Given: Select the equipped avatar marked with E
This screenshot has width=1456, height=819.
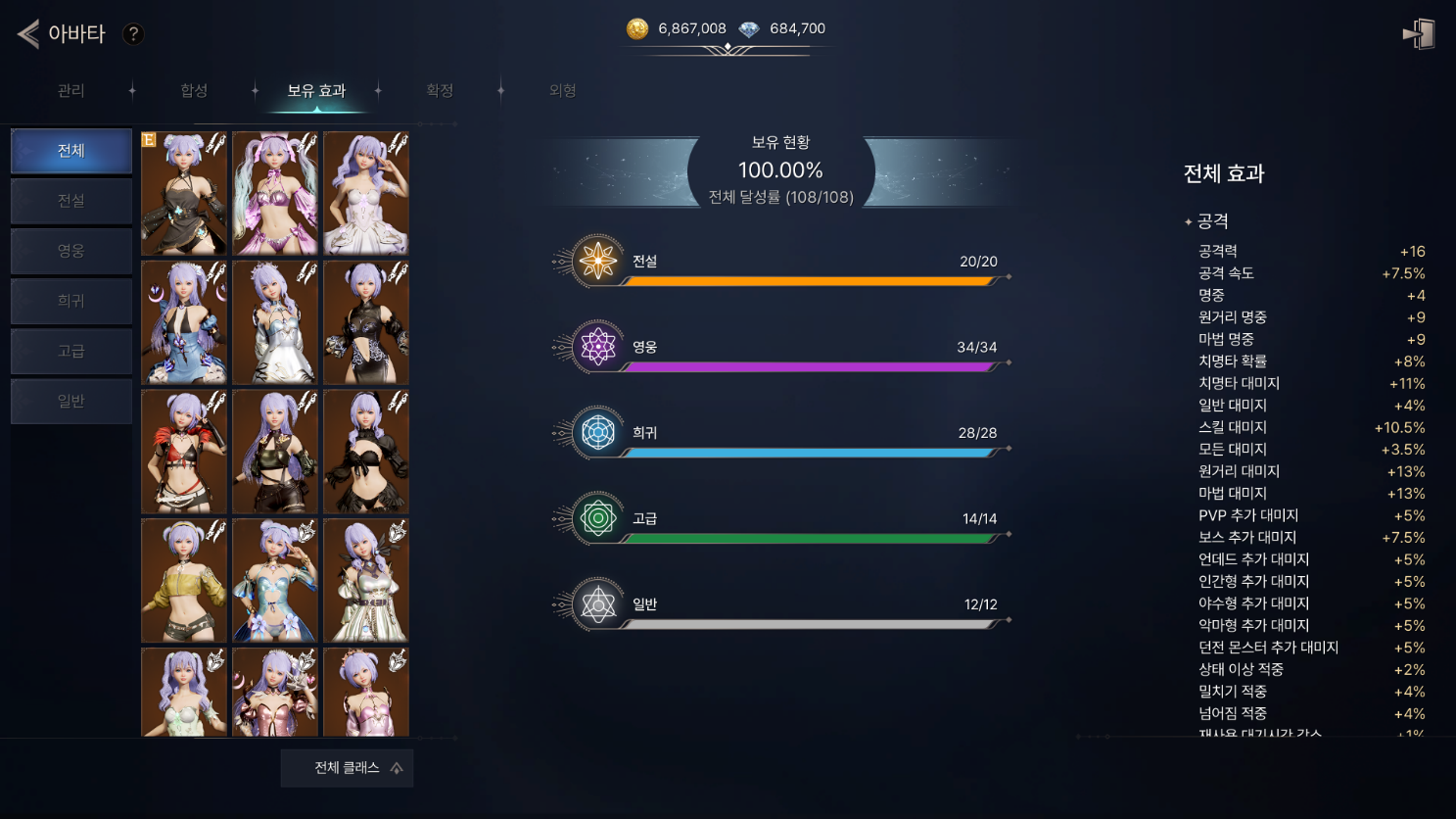Looking at the screenshot, I should tap(184, 194).
